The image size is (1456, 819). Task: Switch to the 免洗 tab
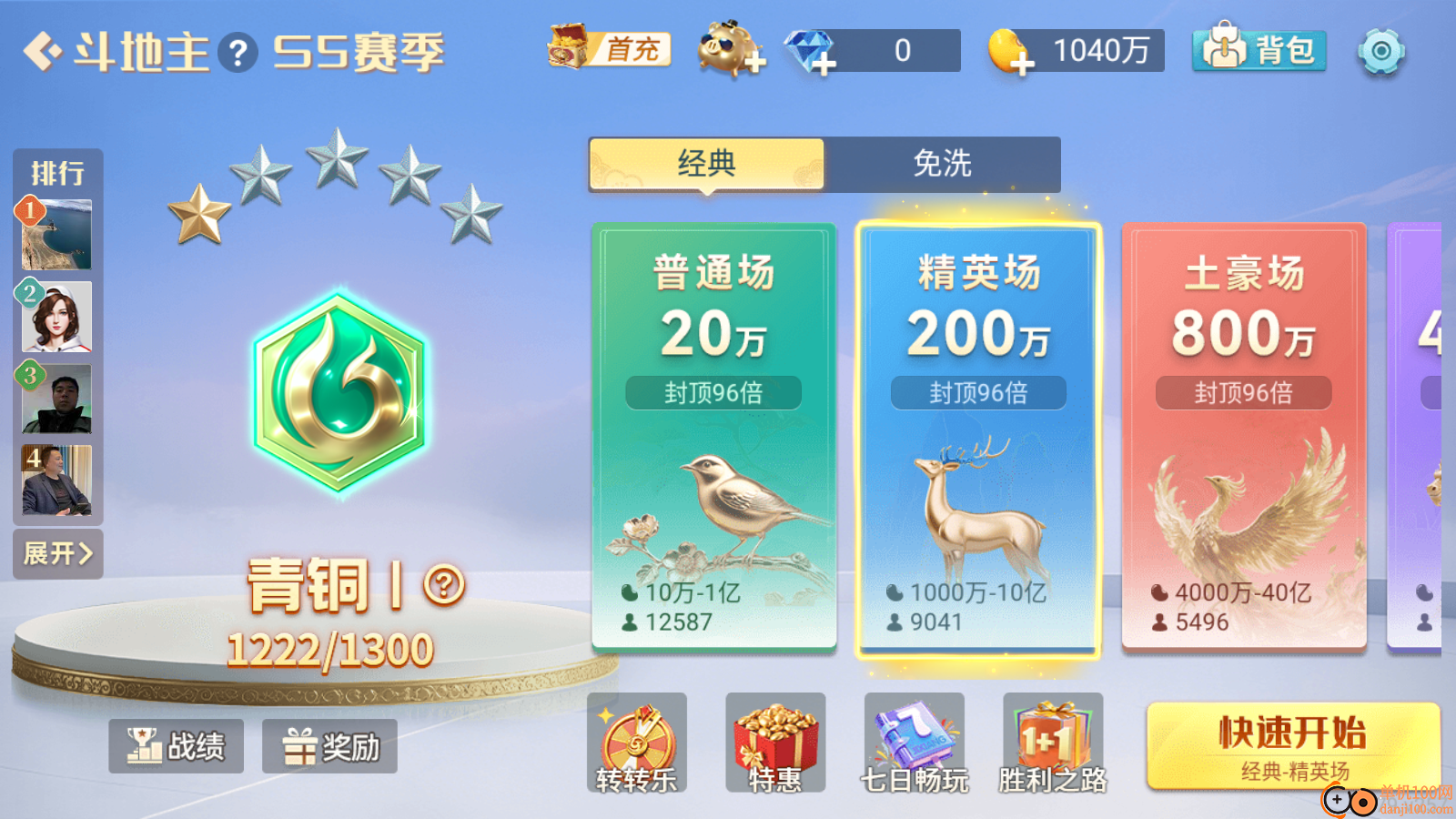coord(942,164)
